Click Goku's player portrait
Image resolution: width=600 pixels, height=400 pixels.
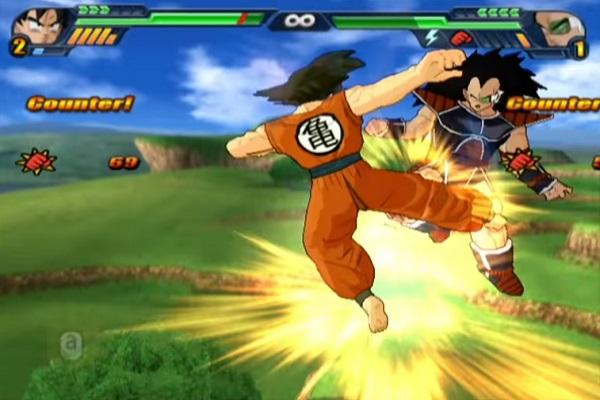[39, 24]
